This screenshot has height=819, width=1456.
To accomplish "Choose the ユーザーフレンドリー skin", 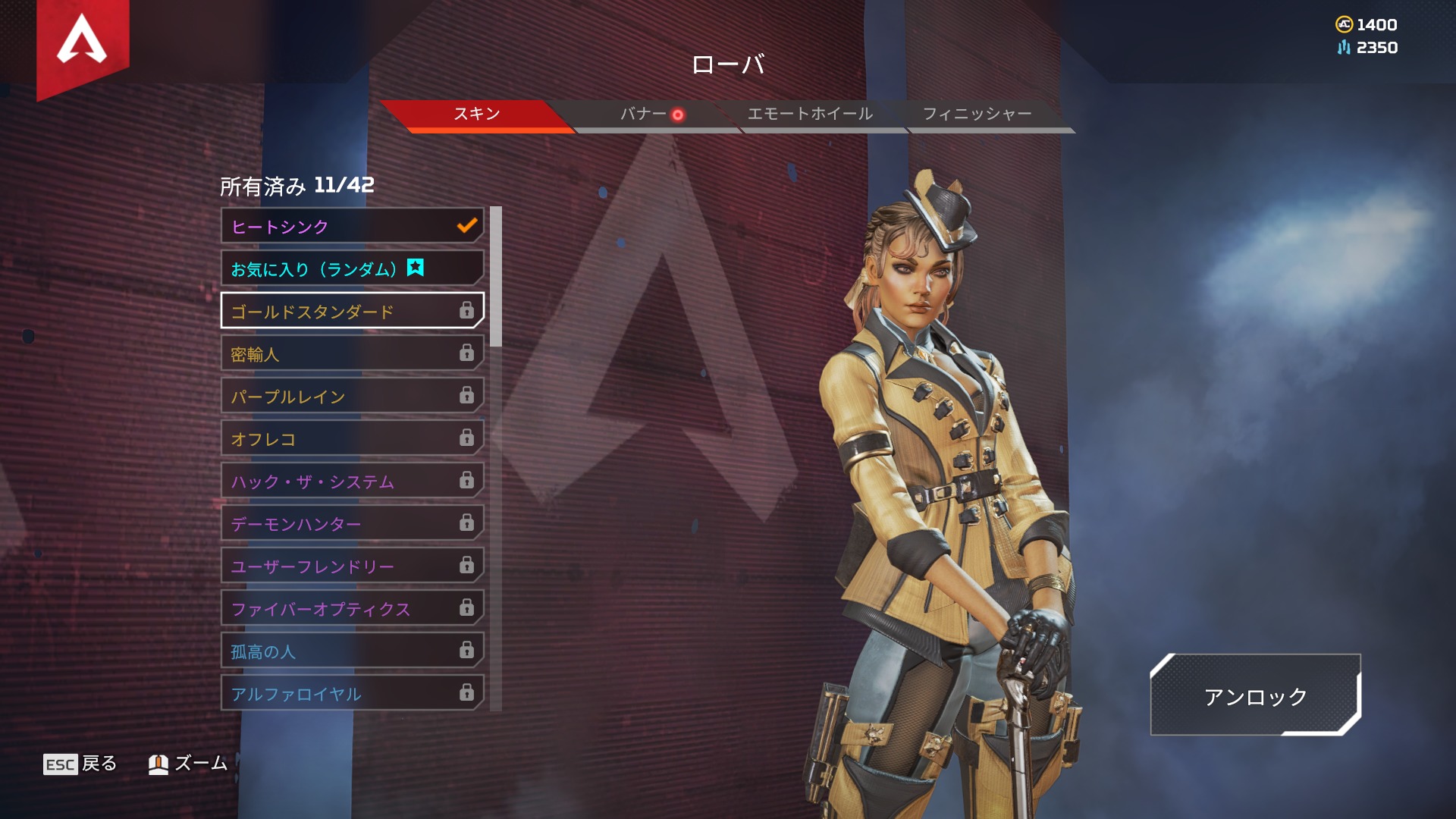I will 352,566.
